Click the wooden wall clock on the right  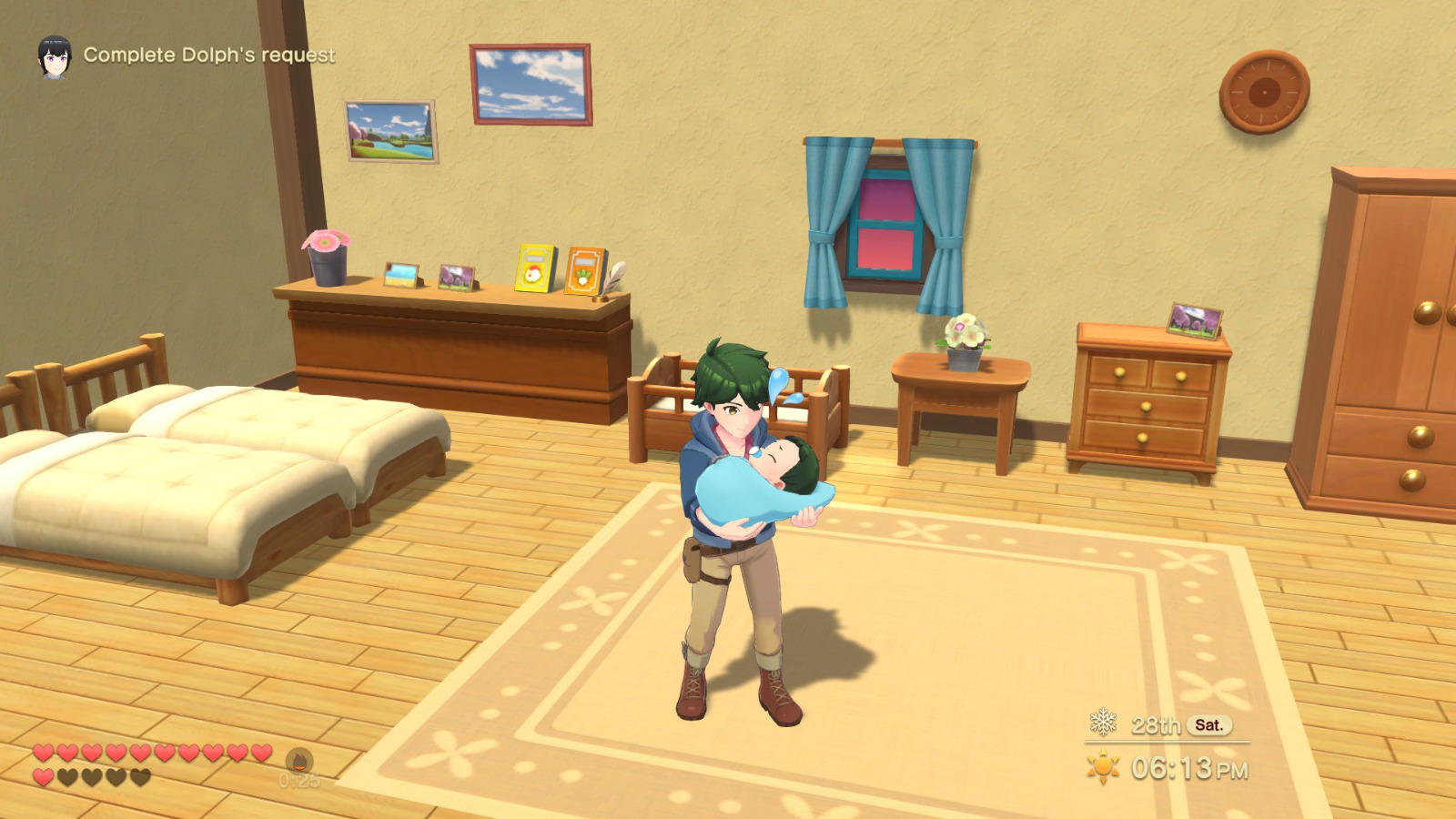(1266, 91)
